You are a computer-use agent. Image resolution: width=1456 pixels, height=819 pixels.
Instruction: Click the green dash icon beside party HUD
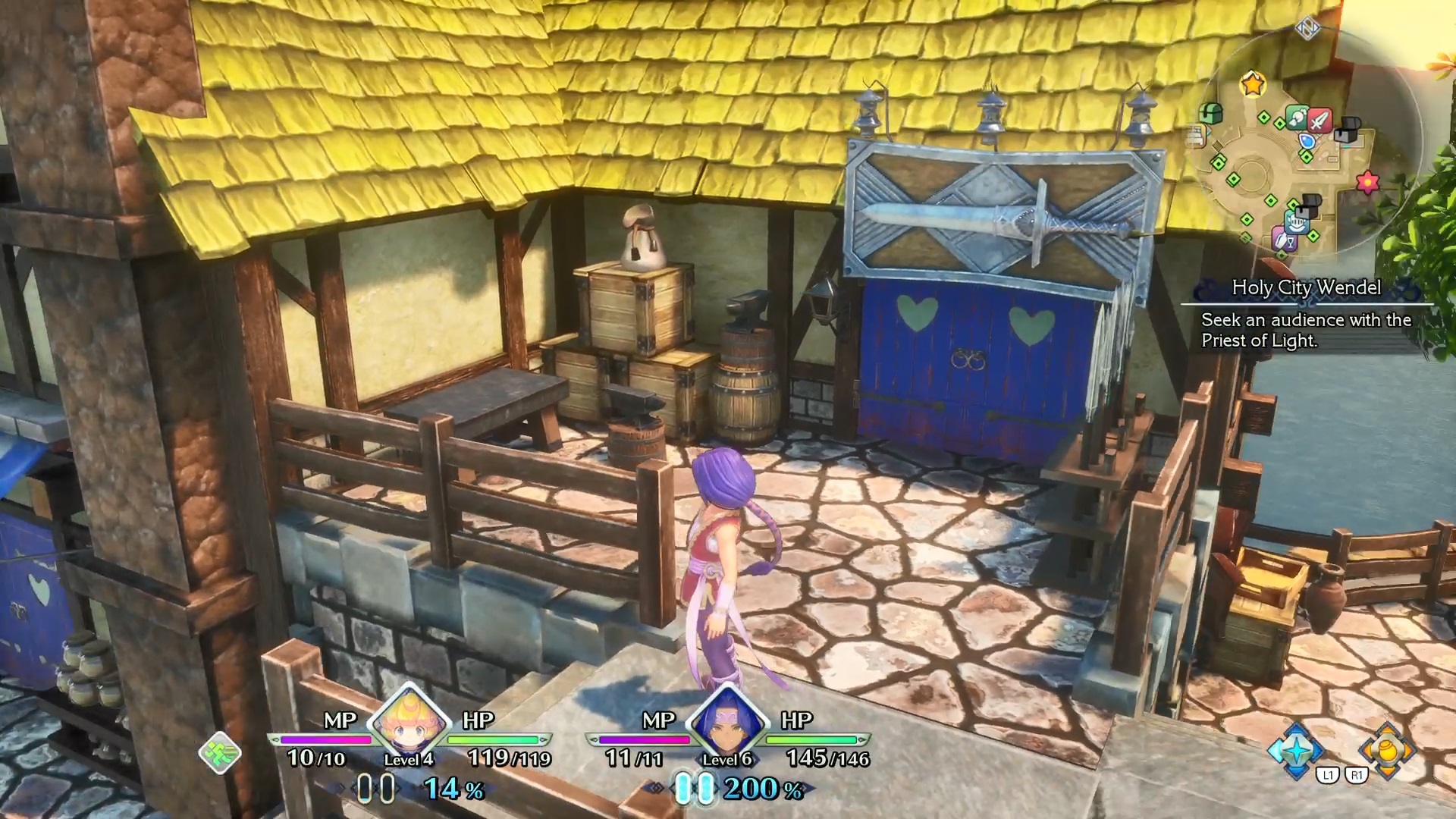pyautogui.click(x=220, y=752)
